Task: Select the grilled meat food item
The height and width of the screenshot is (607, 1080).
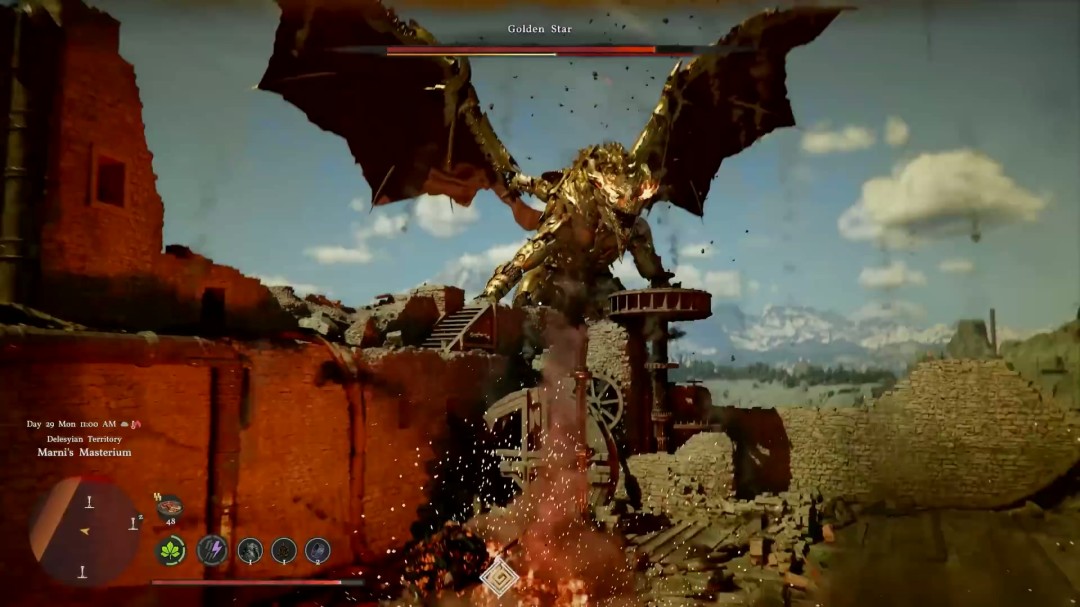Action: (x=169, y=506)
